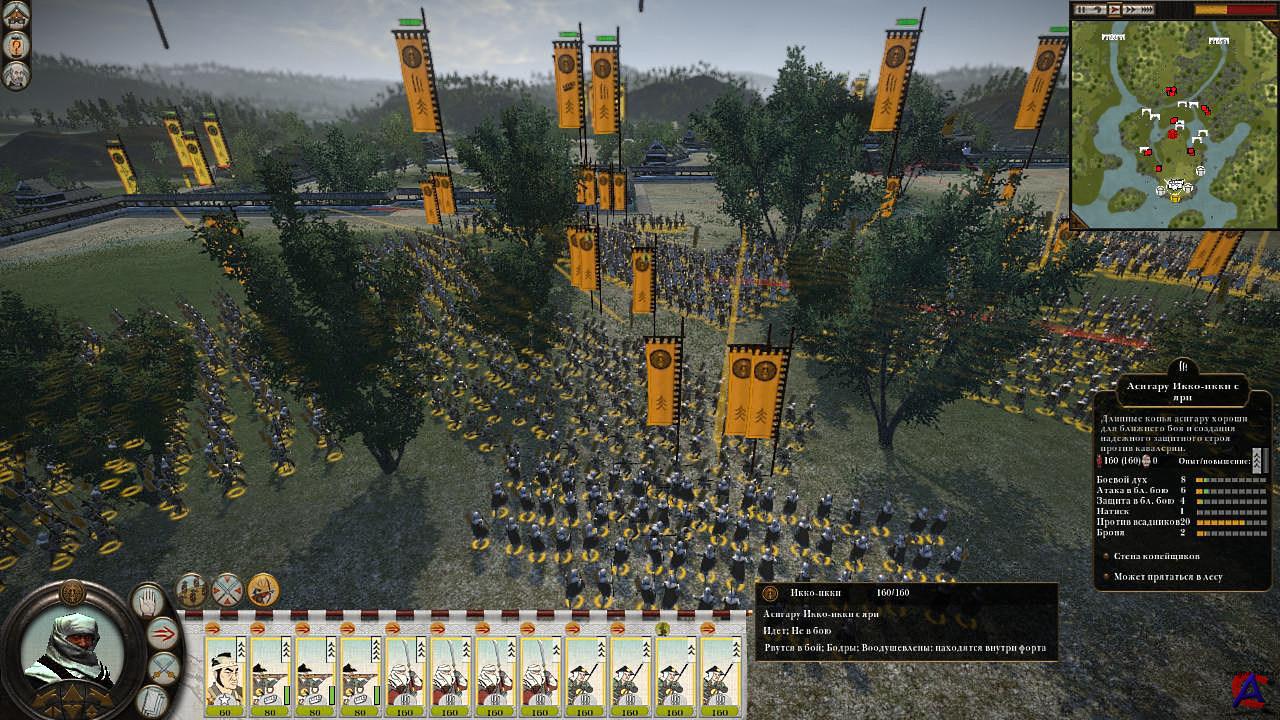The width and height of the screenshot is (1280, 720).
Task: Set battle to normal play speed
Action: [1116, 9]
